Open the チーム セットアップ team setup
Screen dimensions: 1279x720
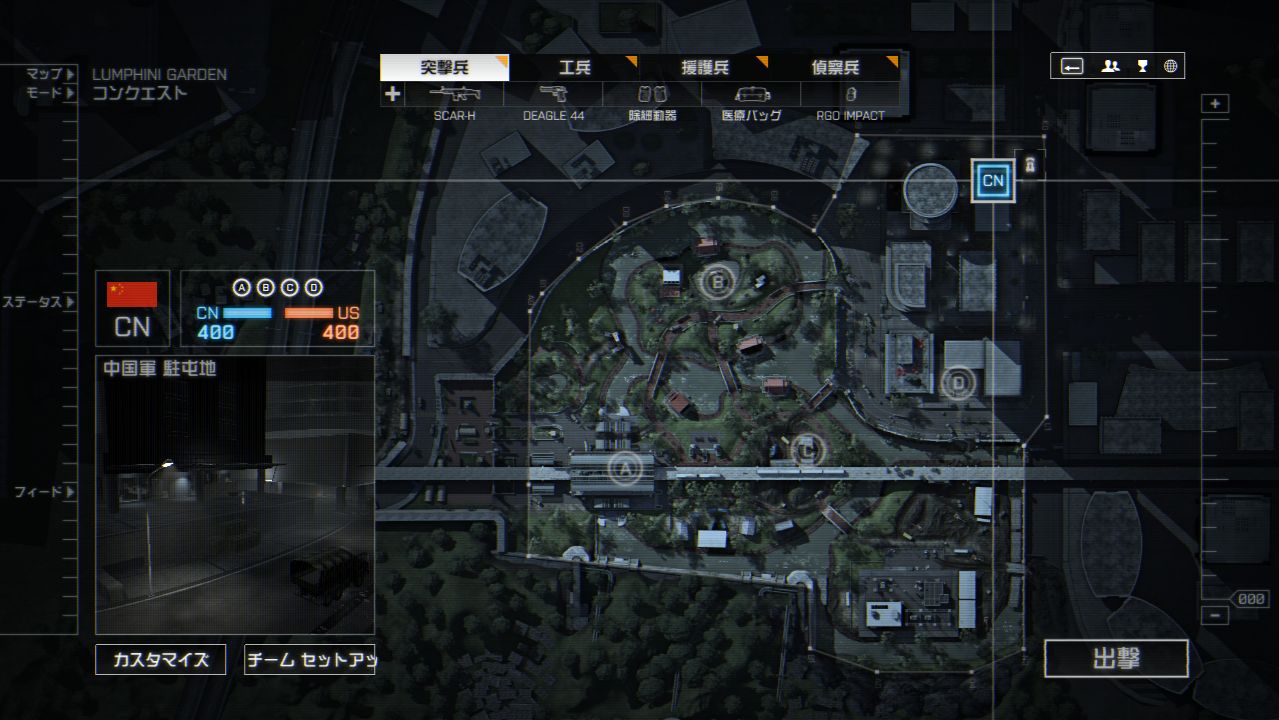310,660
